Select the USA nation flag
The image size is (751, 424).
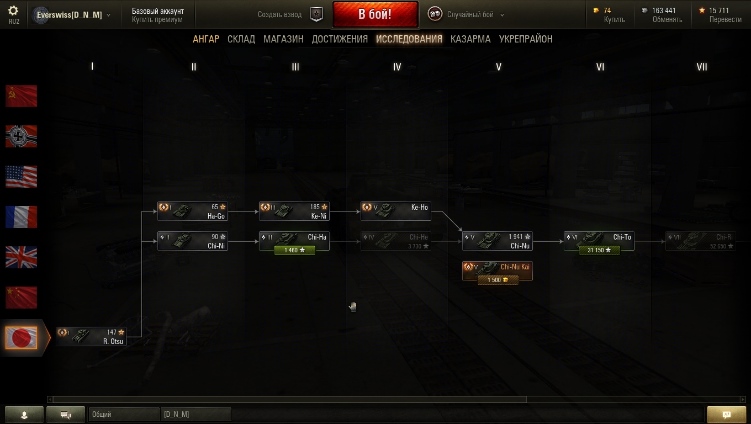click(21, 176)
